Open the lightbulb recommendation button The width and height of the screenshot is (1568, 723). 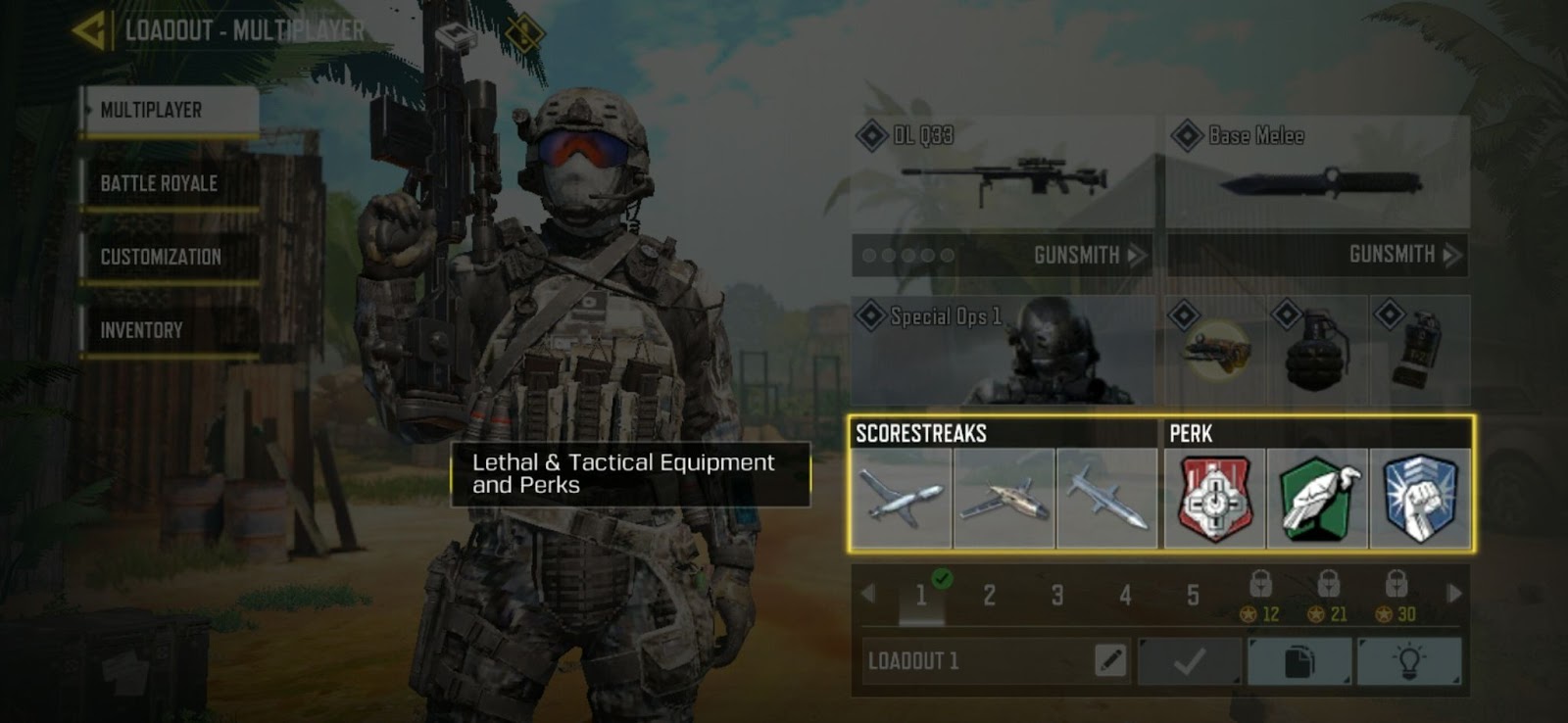[x=1408, y=661]
